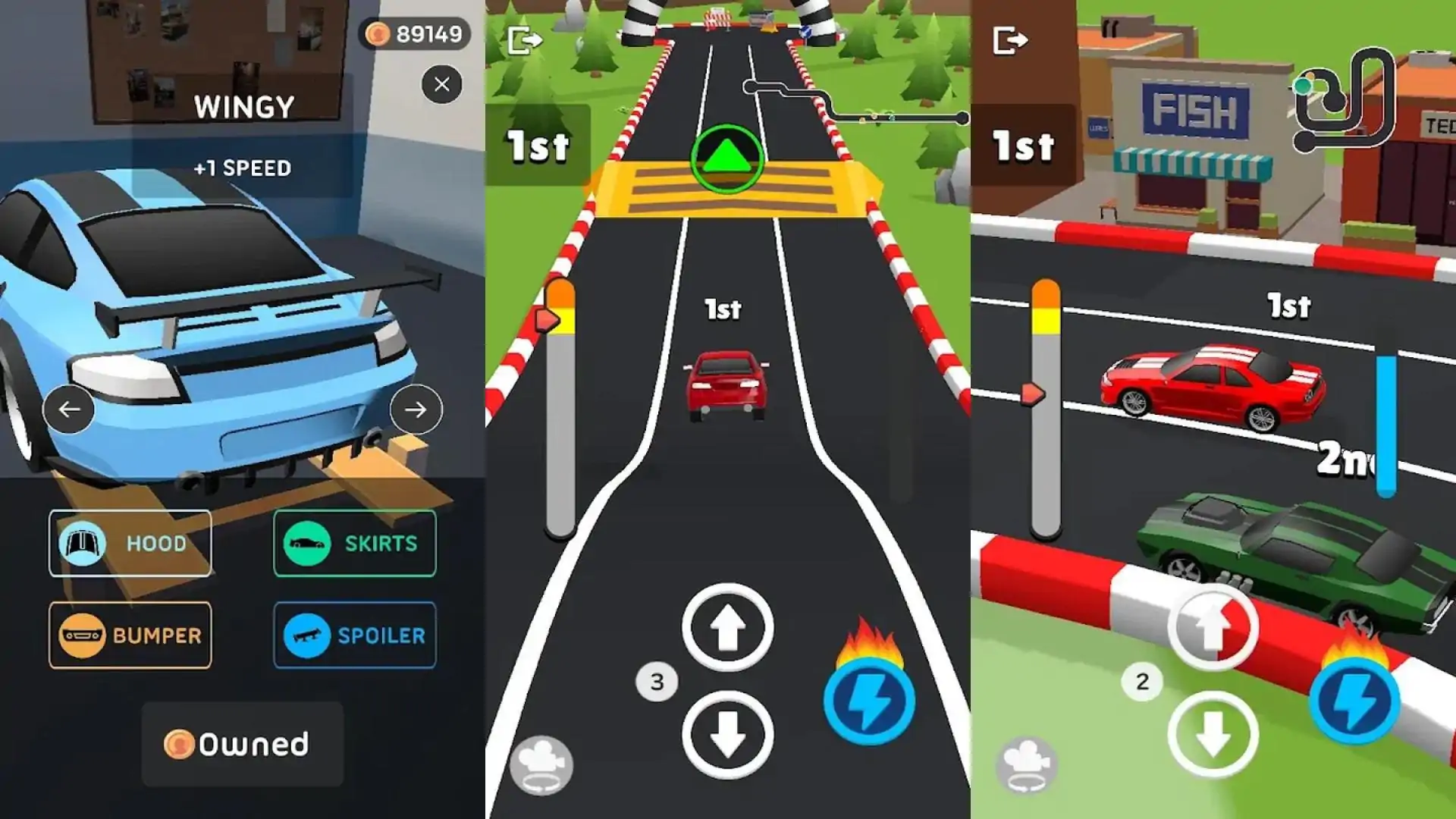Select the Skirts category
This screenshot has width=1456, height=819.
pos(355,543)
